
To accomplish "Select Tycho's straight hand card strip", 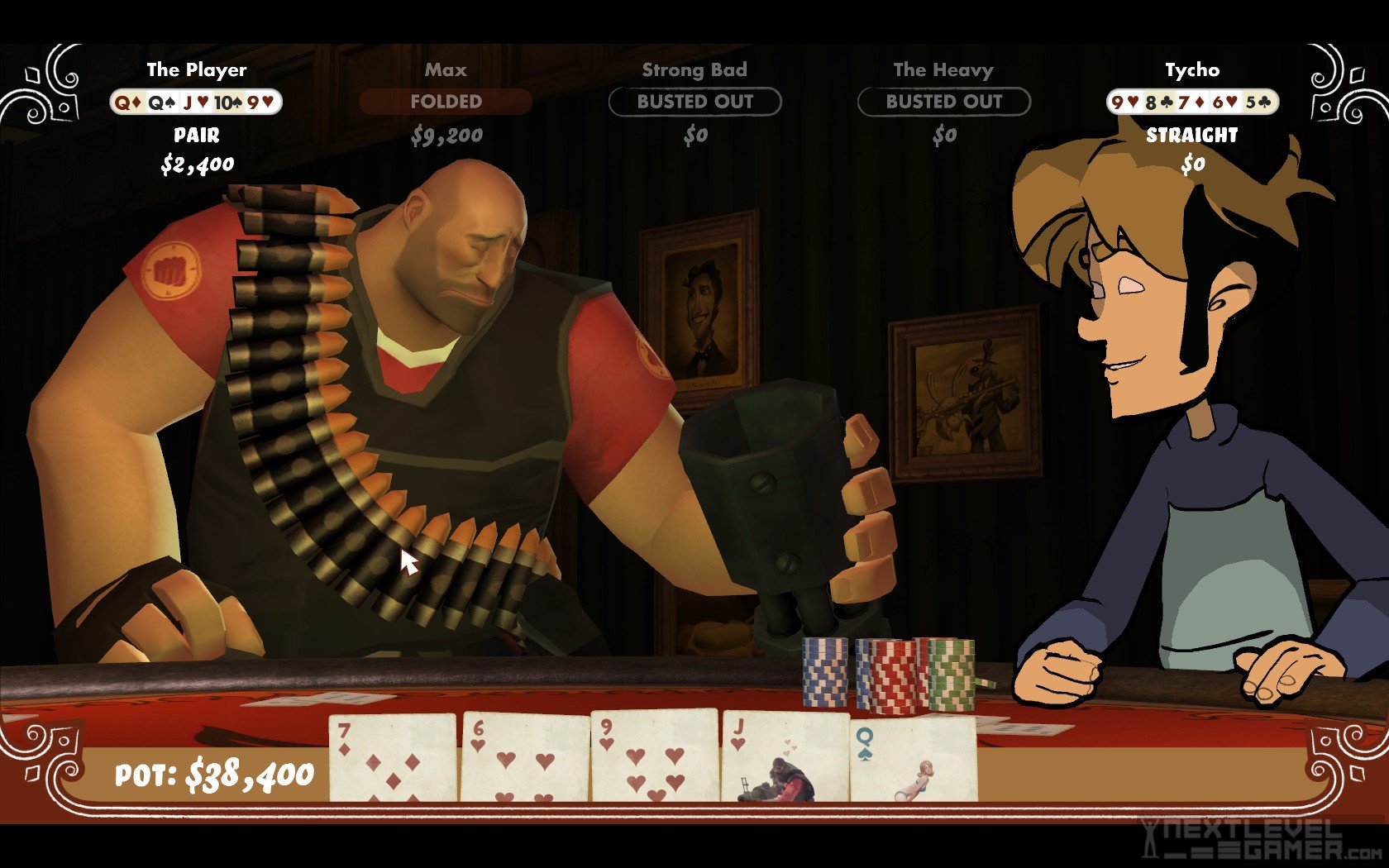I will (x=1192, y=103).
